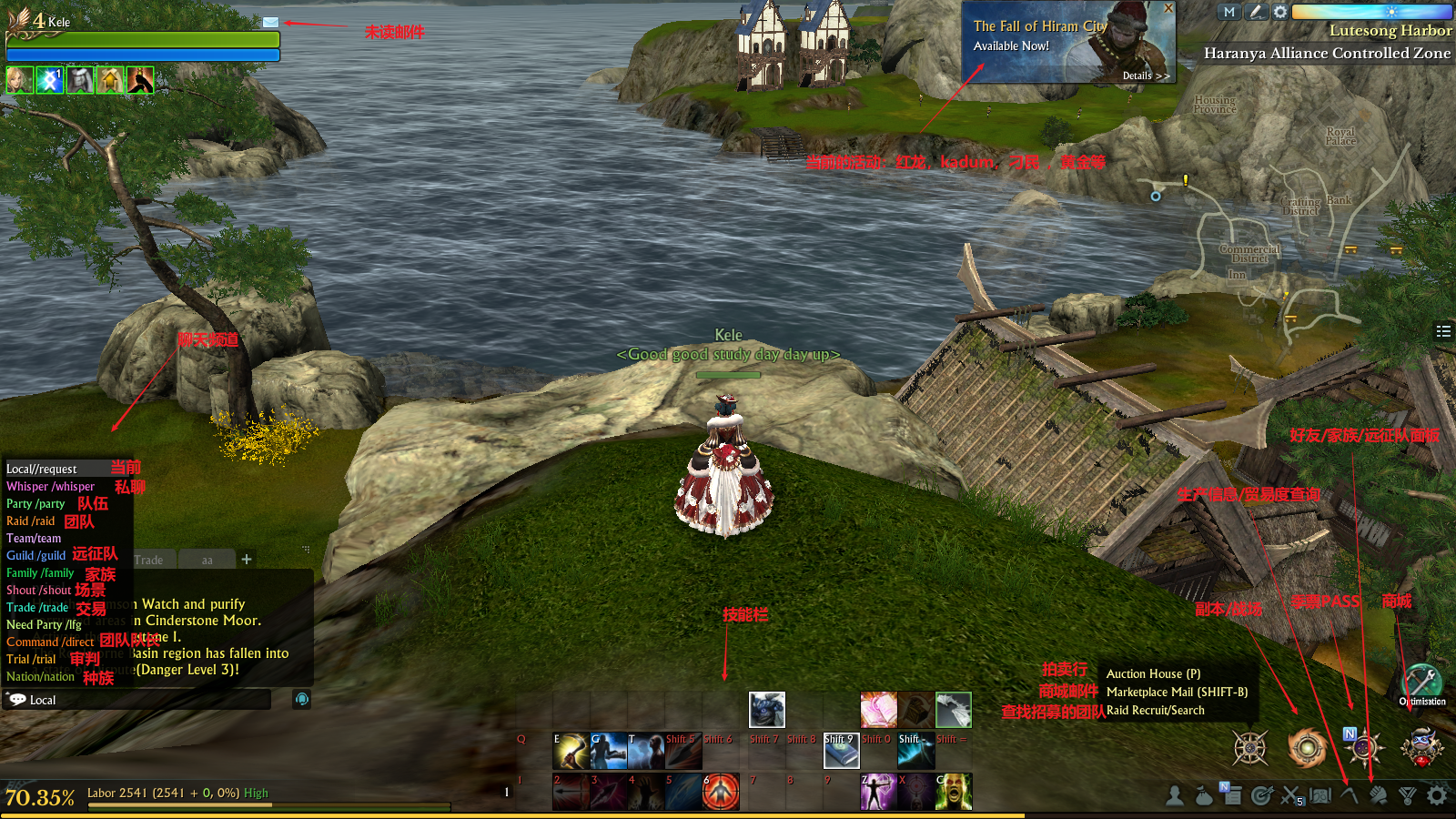Activate the red target skill on slot 6
This screenshot has height=819, width=1456.
[721, 792]
